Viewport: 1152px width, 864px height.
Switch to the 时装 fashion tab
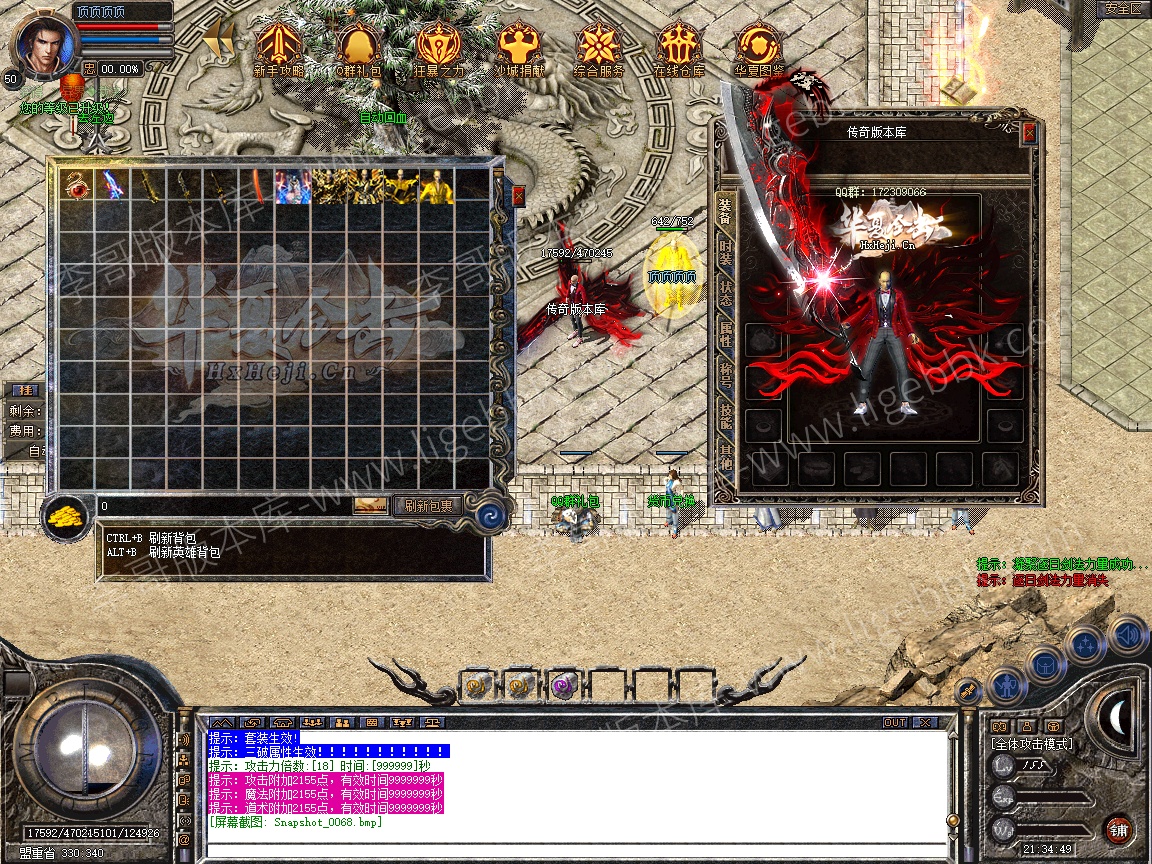[725, 254]
